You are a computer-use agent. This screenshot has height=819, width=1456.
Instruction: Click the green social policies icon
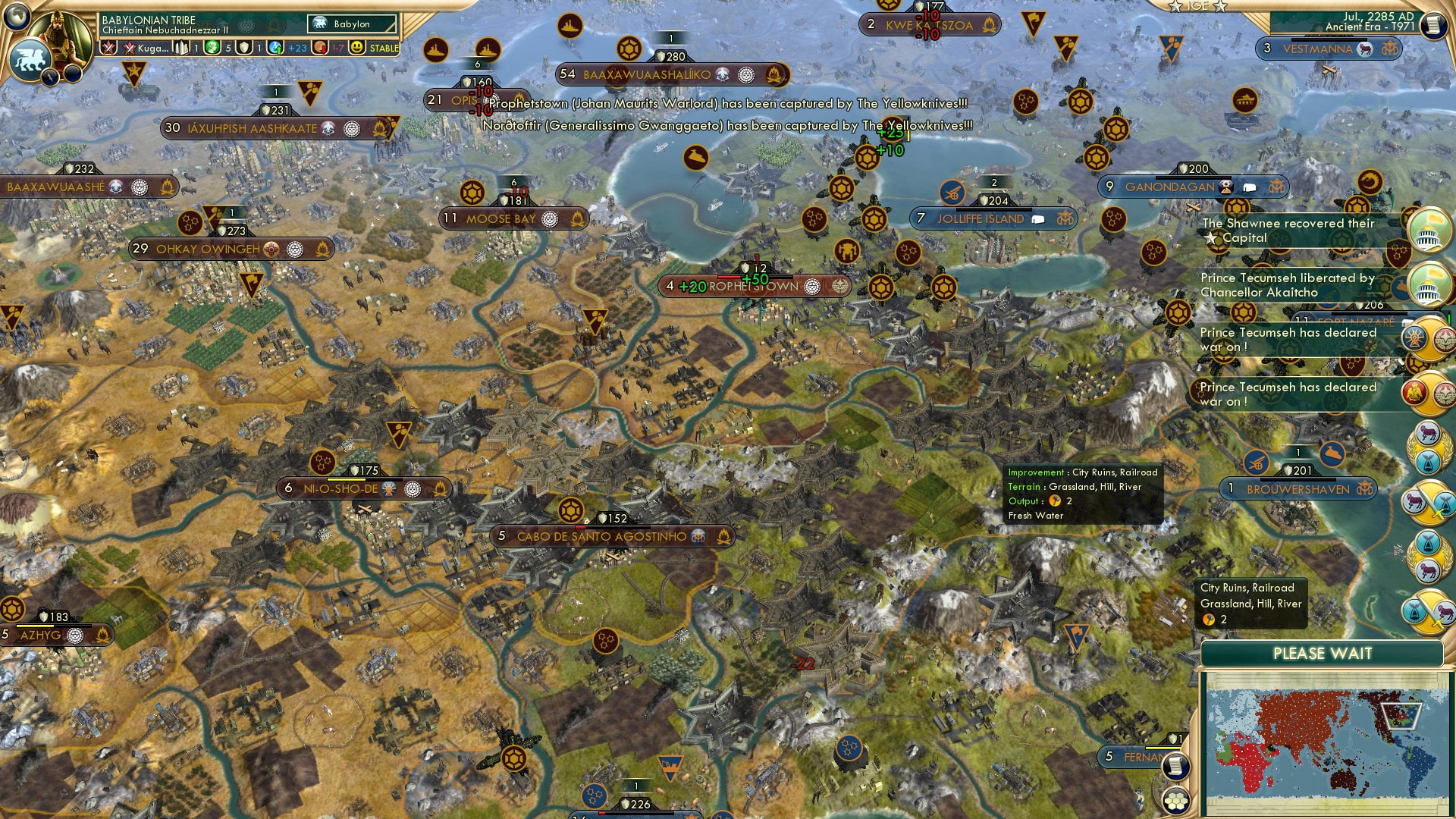(x=212, y=47)
